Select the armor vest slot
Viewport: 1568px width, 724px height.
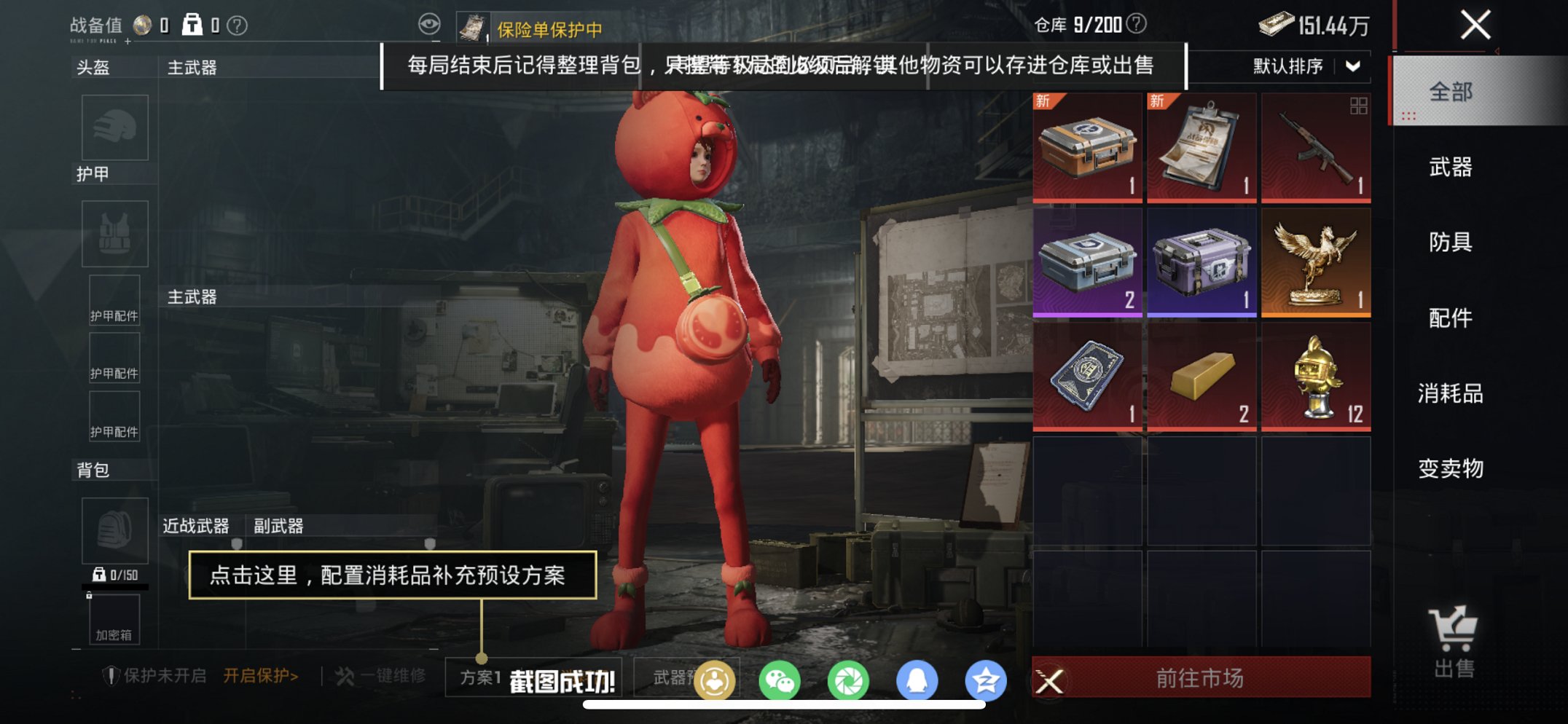point(117,233)
